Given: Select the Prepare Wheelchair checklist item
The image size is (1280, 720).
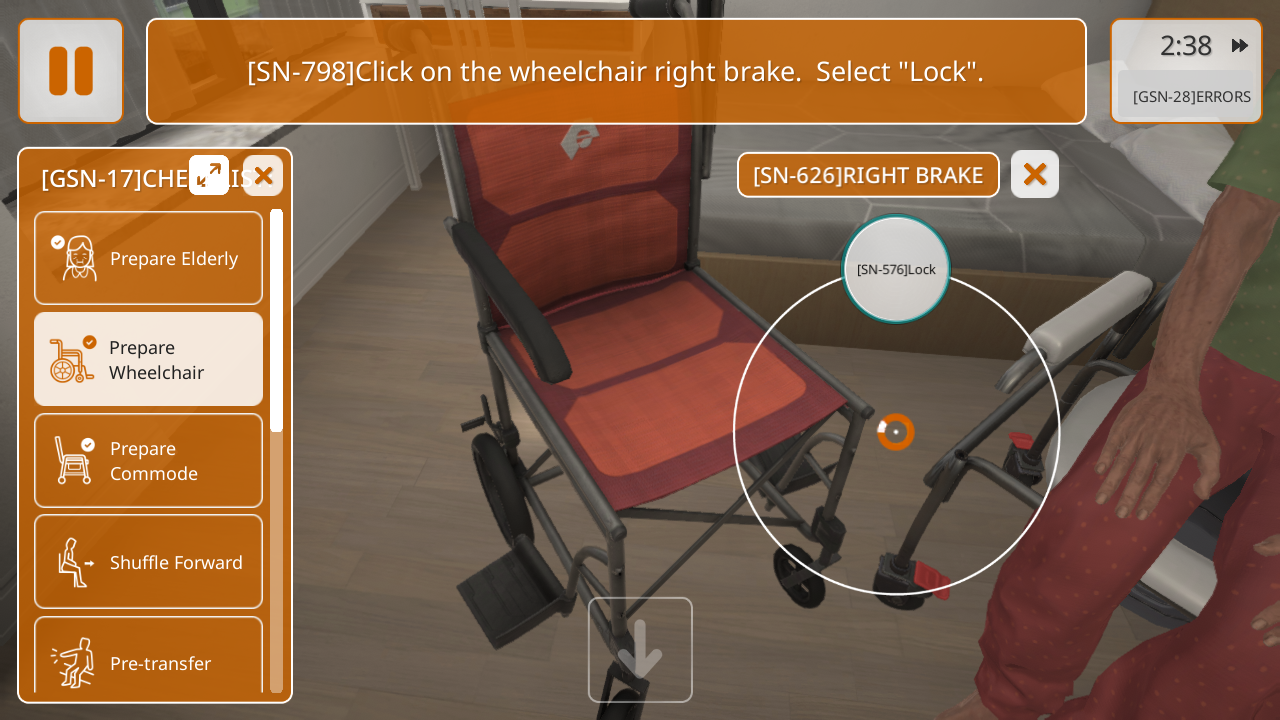Looking at the screenshot, I should 149,359.
